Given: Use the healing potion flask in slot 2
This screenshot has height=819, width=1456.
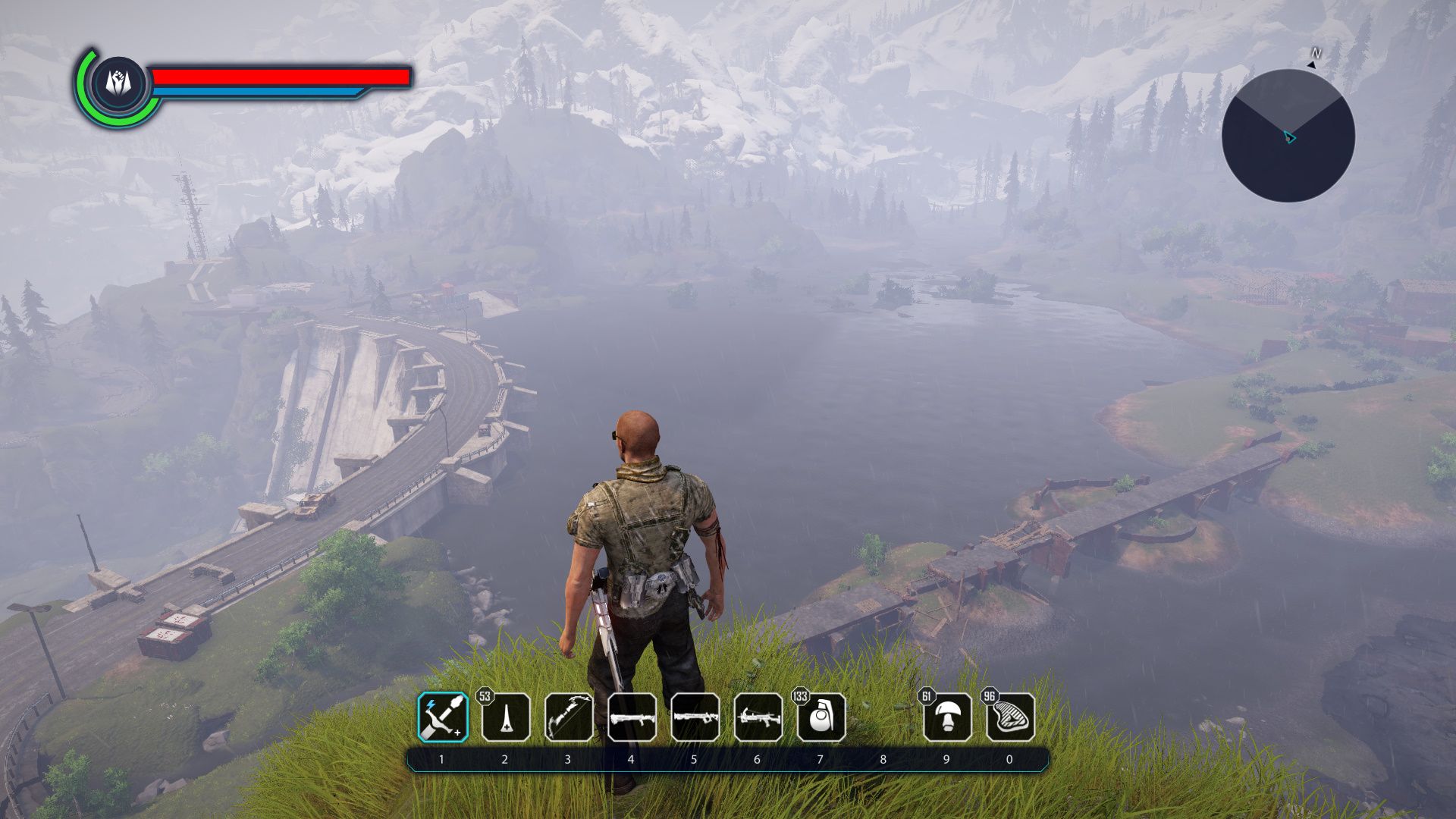Looking at the screenshot, I should [506, 717].
